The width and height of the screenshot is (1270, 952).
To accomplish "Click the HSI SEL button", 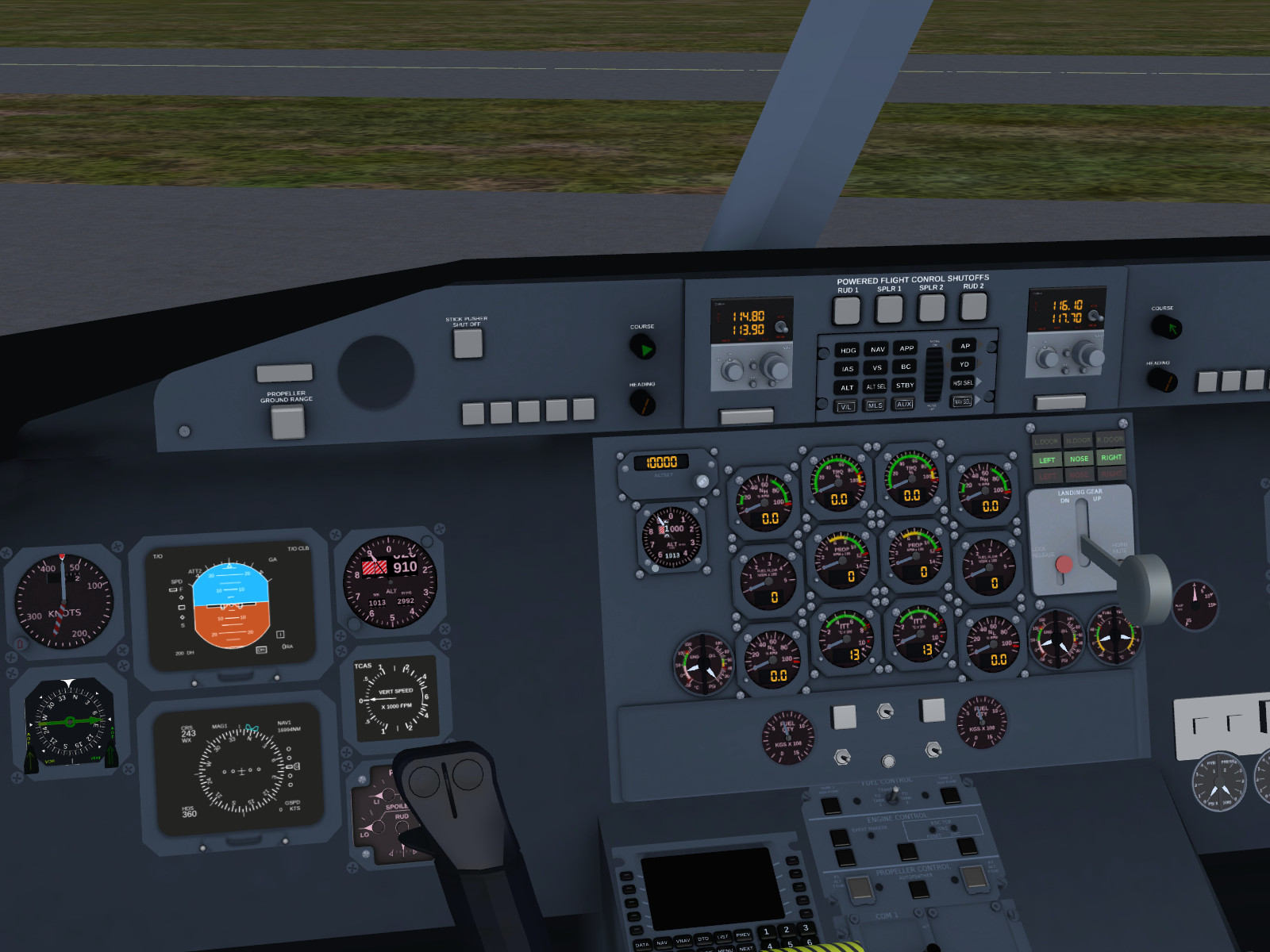I will click(963, 383).
